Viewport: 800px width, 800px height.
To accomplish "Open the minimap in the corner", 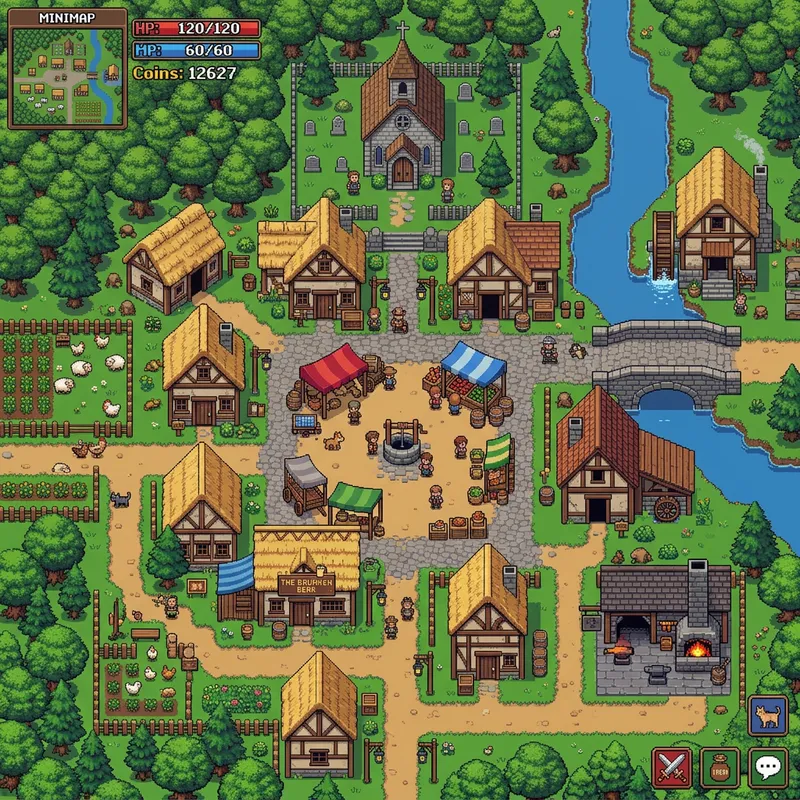I will click(68, 70).
